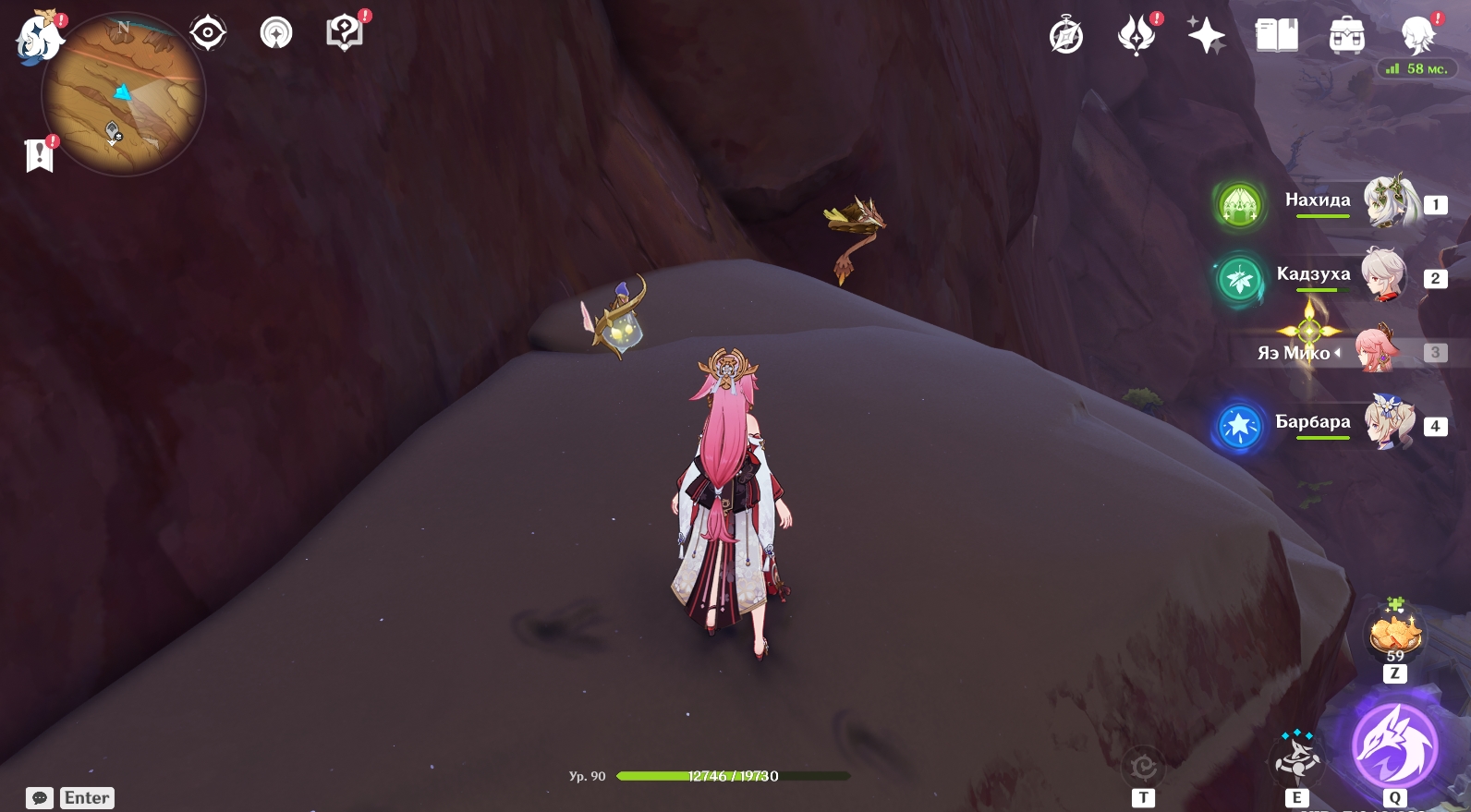Use the food item with 59 count

pos(1394,636)
